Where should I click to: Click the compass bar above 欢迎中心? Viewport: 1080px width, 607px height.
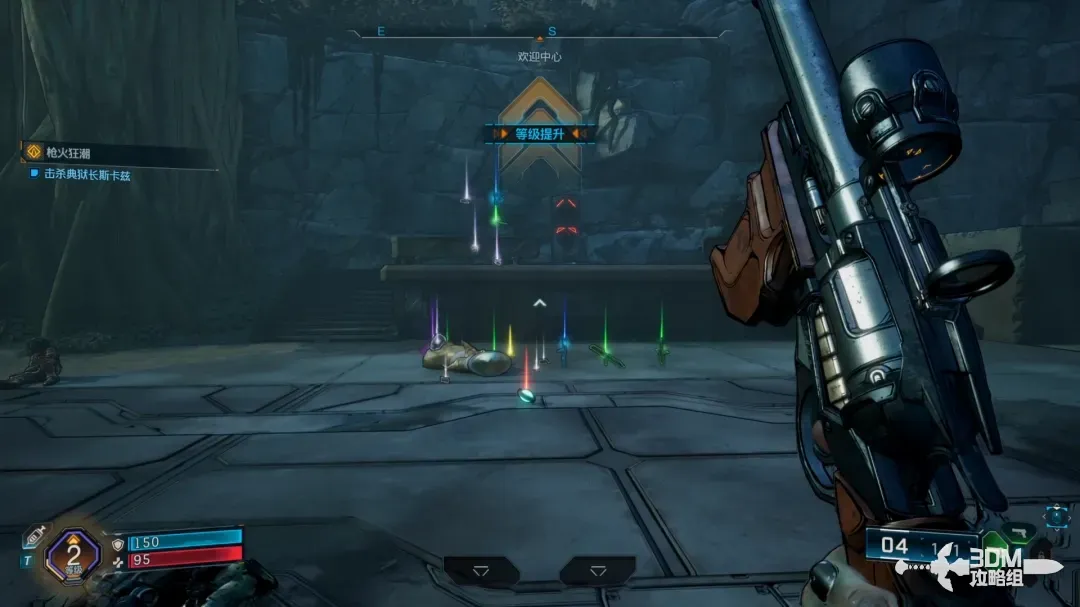(540, 33)
